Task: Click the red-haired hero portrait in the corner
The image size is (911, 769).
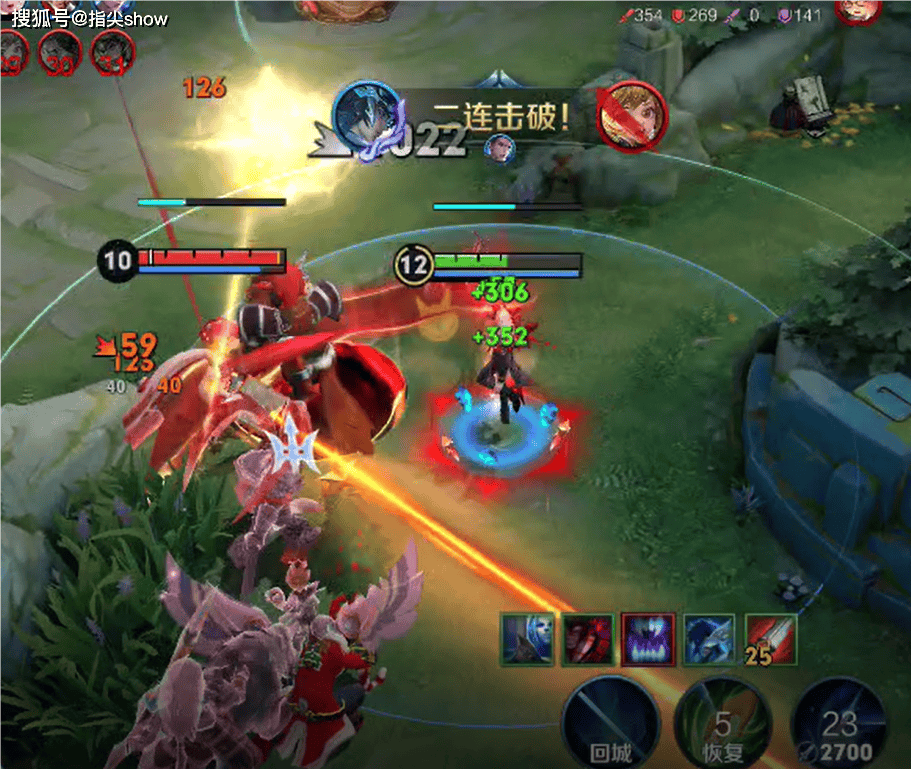Action: tap(857, 10)
